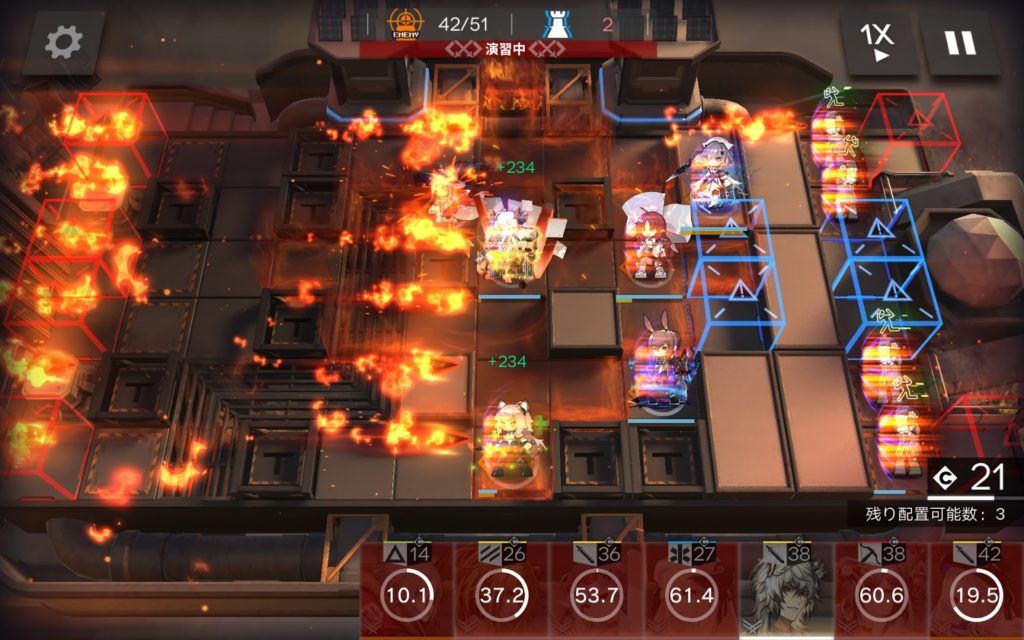The image size is (1024, 640).
Task: Pause the battle
Action: [961, 43]
